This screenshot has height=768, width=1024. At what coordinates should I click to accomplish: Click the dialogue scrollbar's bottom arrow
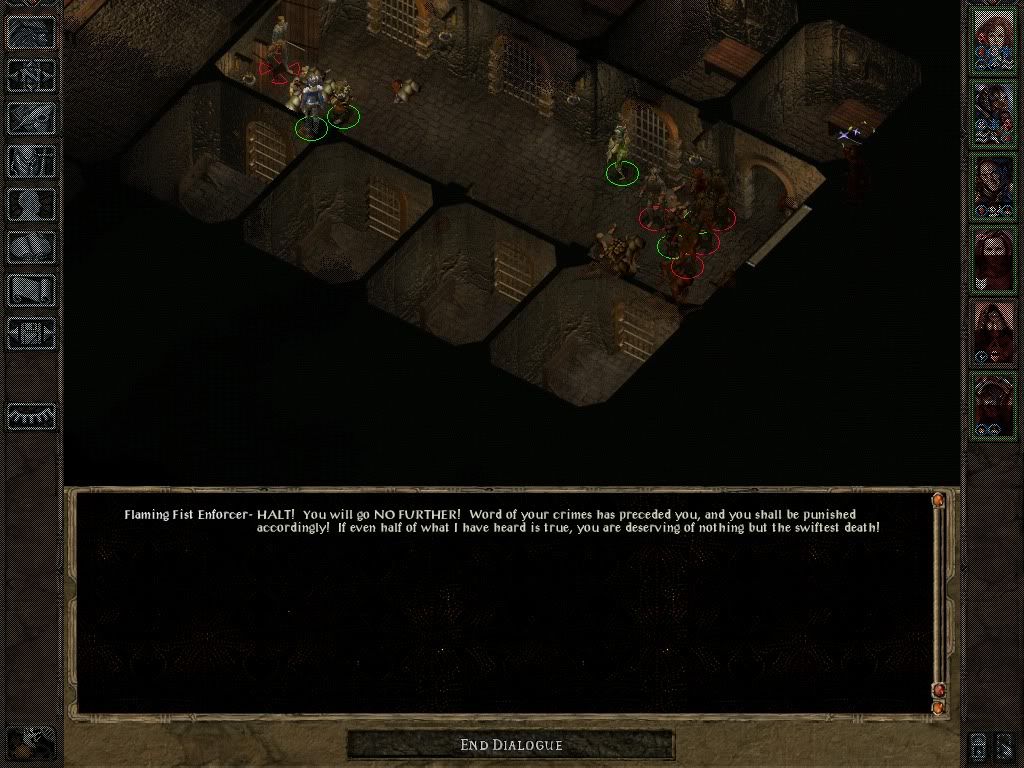click(938, 707)
